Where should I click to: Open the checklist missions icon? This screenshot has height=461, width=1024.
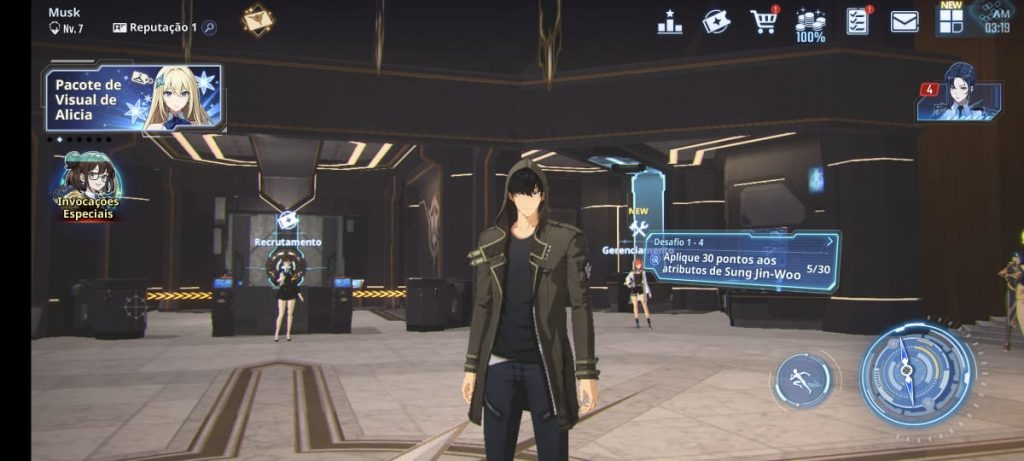(857, 21)
